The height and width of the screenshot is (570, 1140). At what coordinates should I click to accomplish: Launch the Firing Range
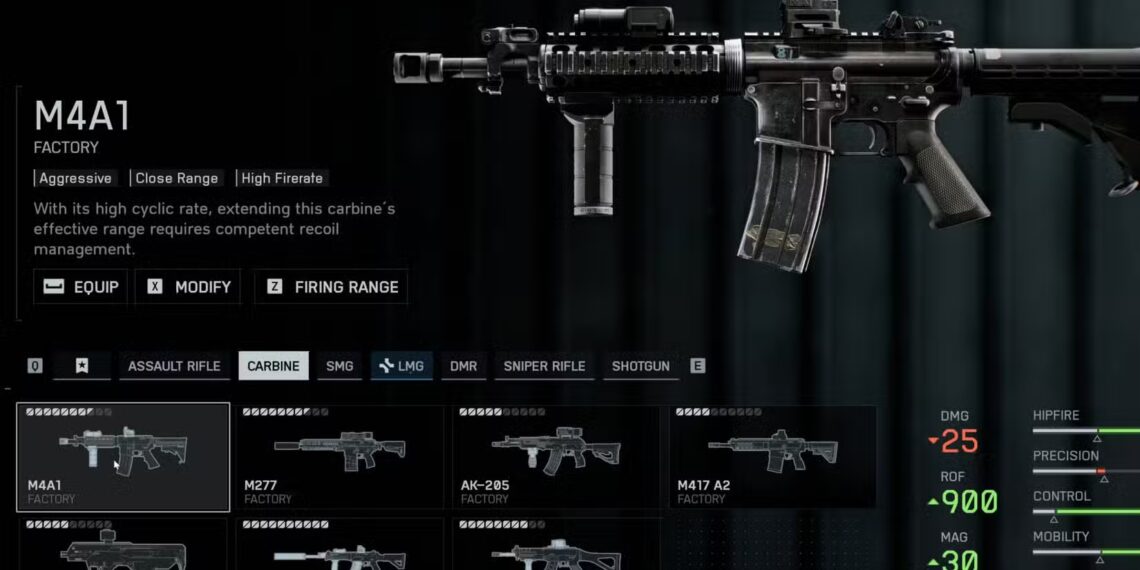(x=332, y=287)
